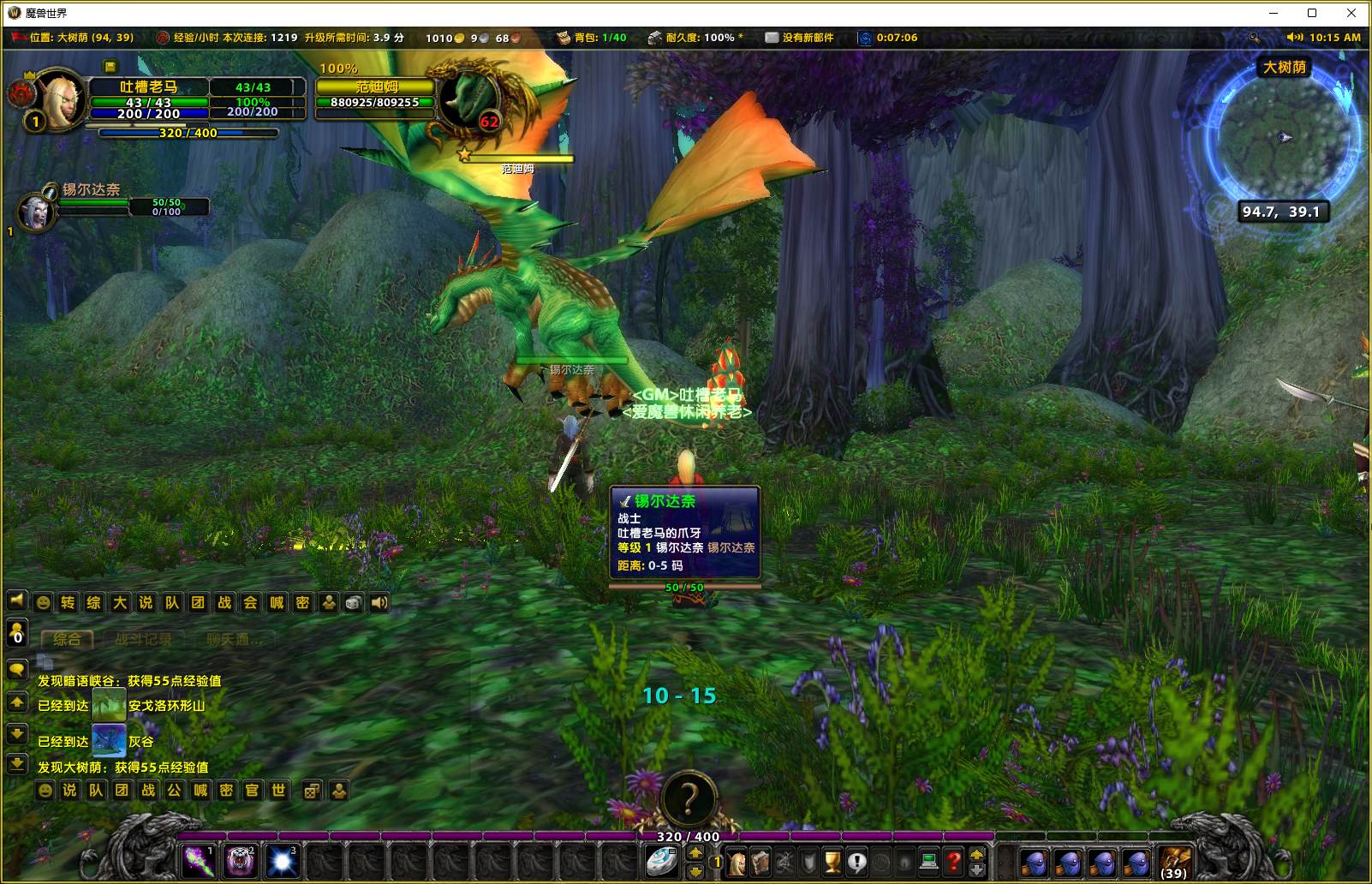This screenshot has height=884, width=1372.
Task: Choose the 会 guild chat channel button
Action: [x=250, y=603]
